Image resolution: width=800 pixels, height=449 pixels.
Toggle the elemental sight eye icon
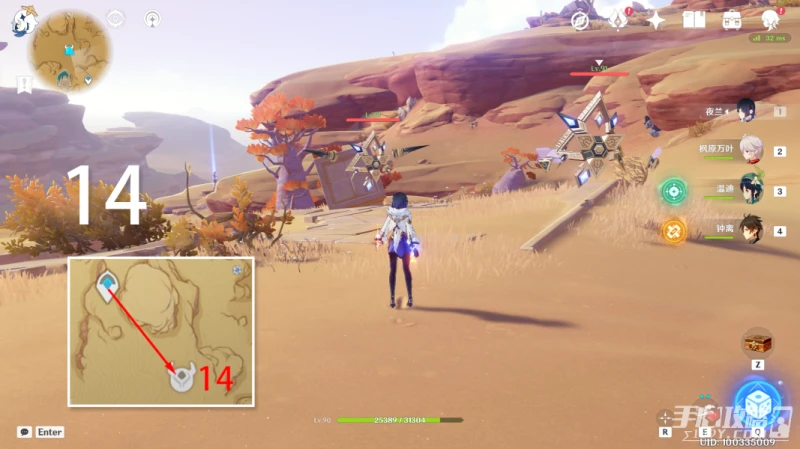(x=116, y=18)
